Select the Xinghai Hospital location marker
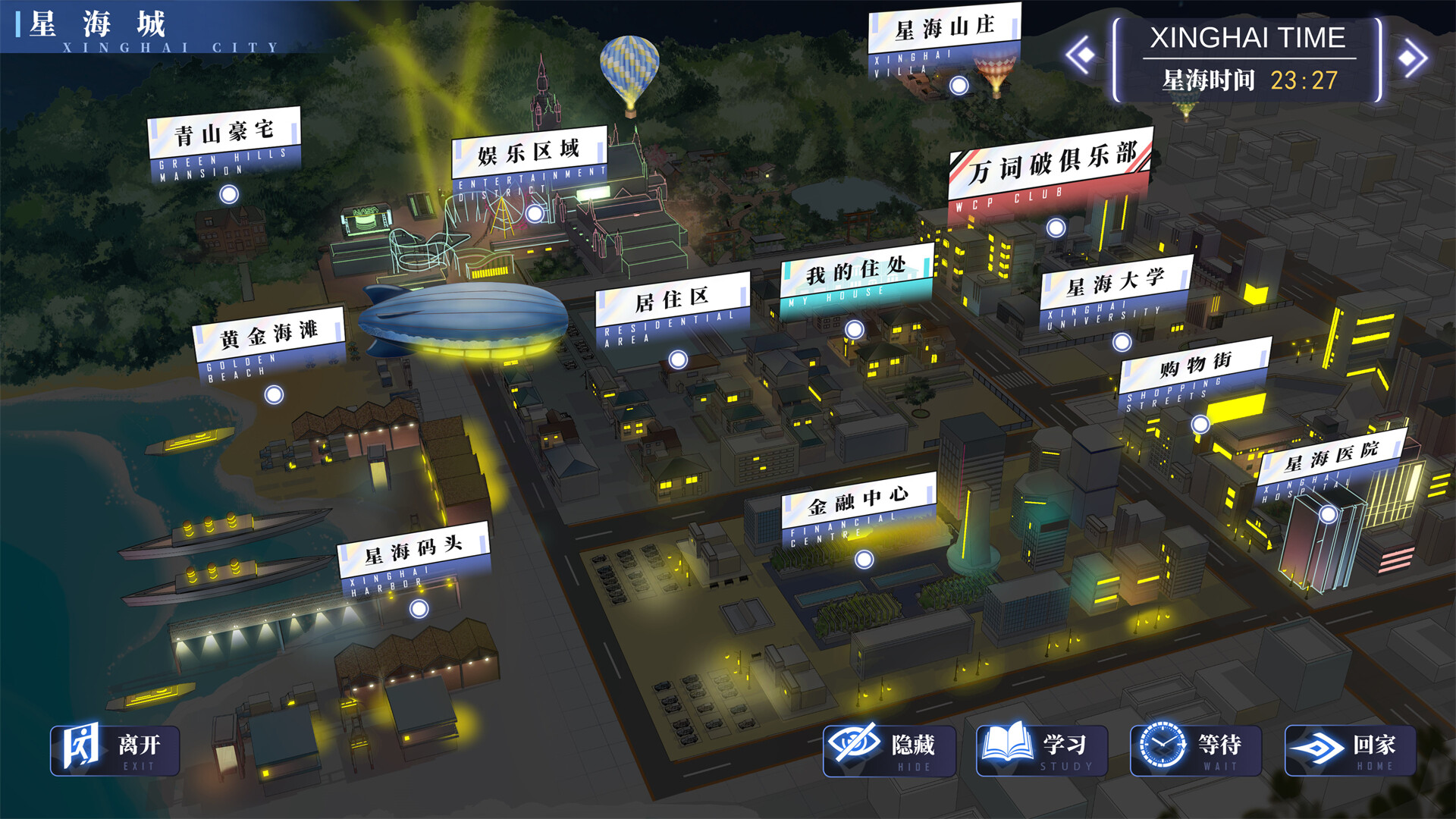The height and width of the screenshot is (819, 1456). coord(1329,516)
